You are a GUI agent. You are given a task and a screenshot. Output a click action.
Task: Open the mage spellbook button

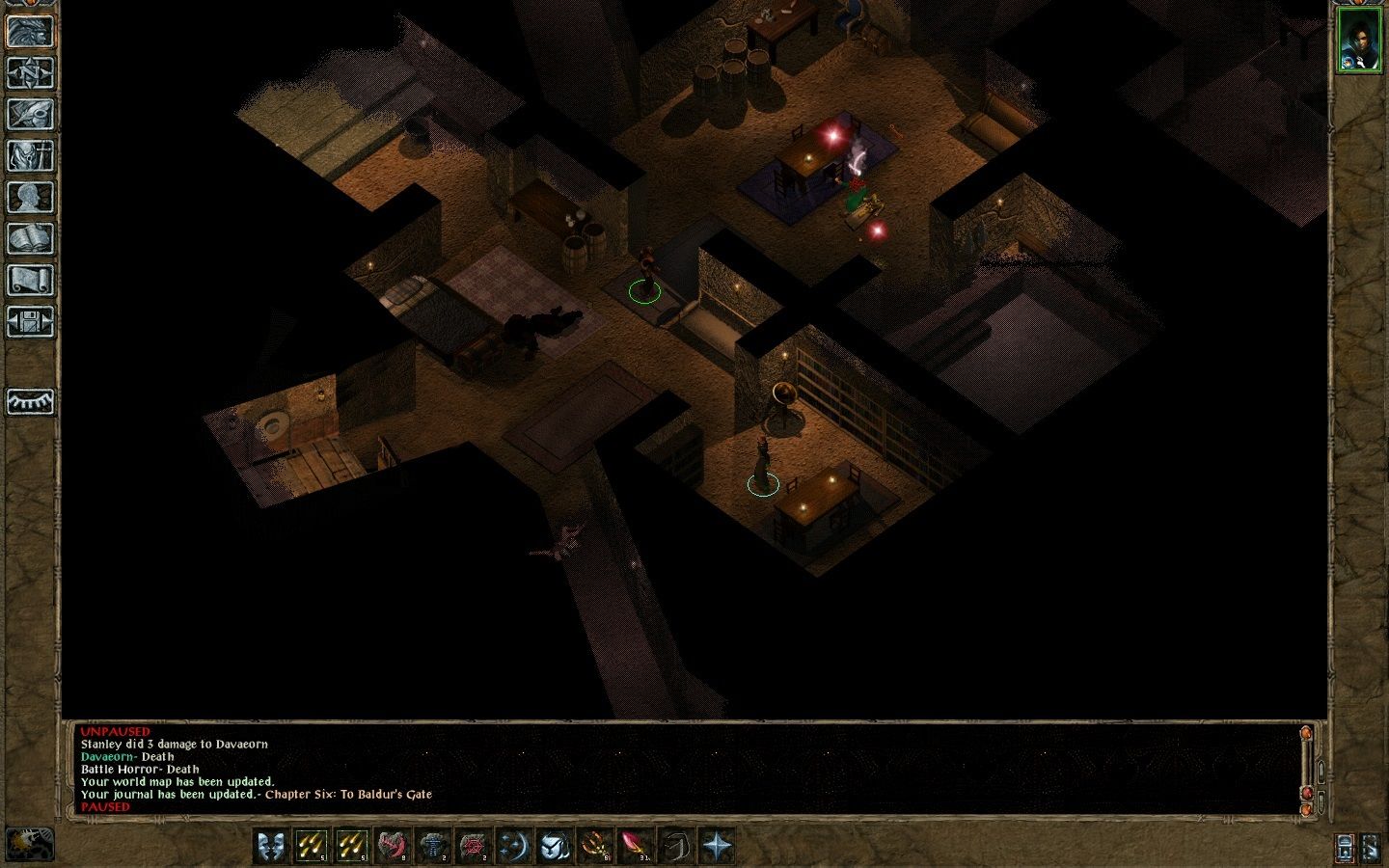[31, 238]
